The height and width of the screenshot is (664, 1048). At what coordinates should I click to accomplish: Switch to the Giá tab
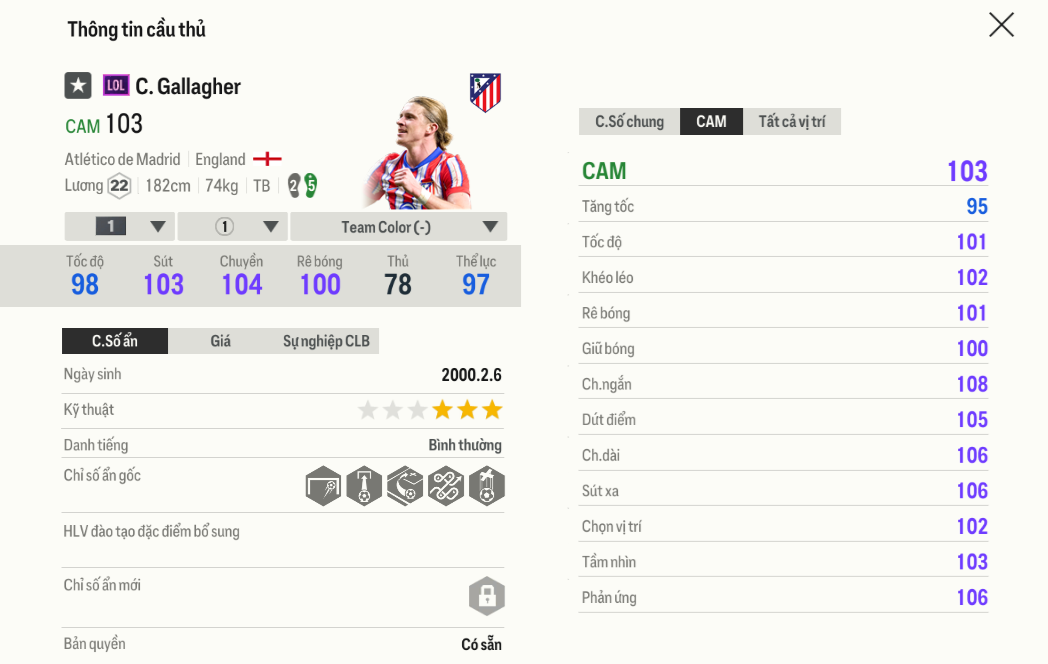coord(220,341)
